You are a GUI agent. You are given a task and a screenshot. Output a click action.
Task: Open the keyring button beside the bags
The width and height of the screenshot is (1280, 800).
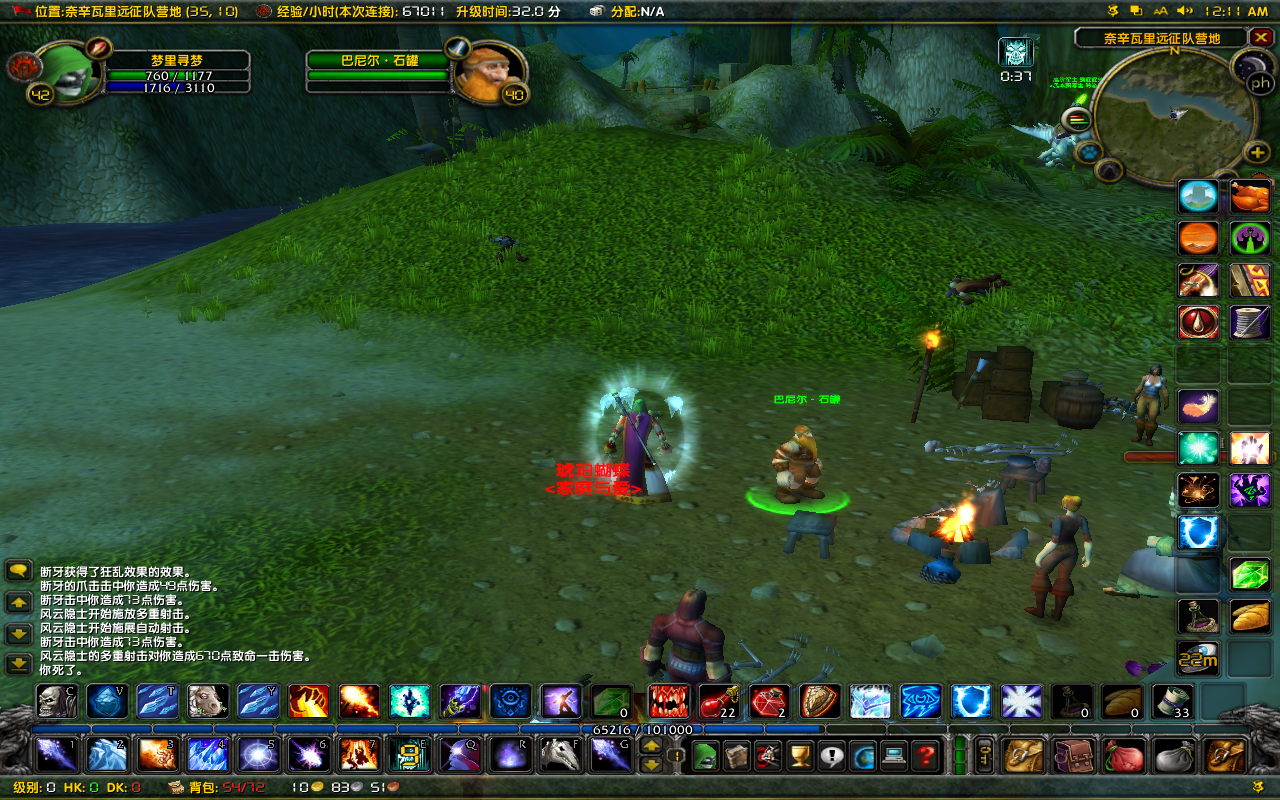click(x=985, y=755)
